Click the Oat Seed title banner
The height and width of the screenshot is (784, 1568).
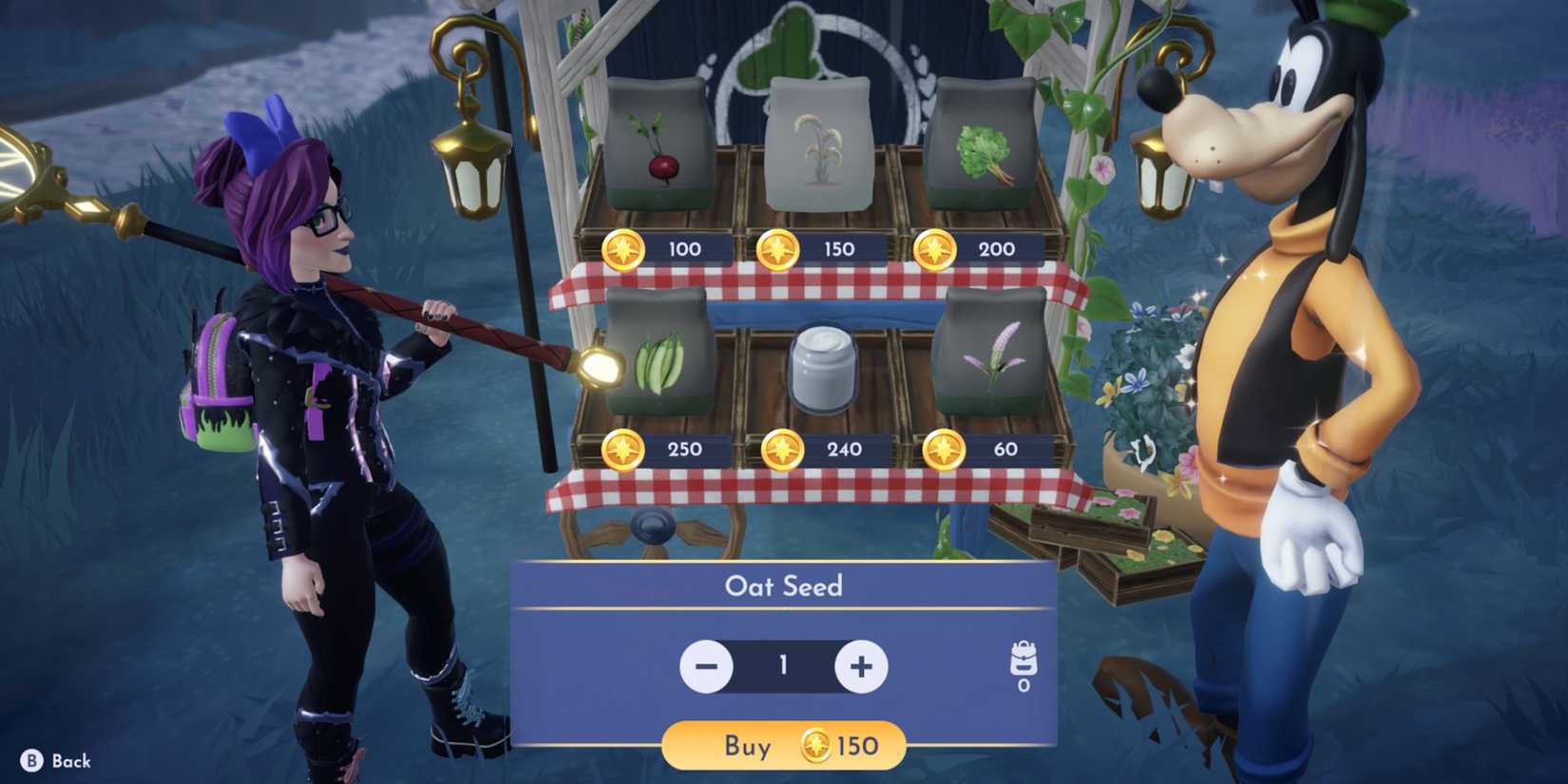(x=783, y=586)
